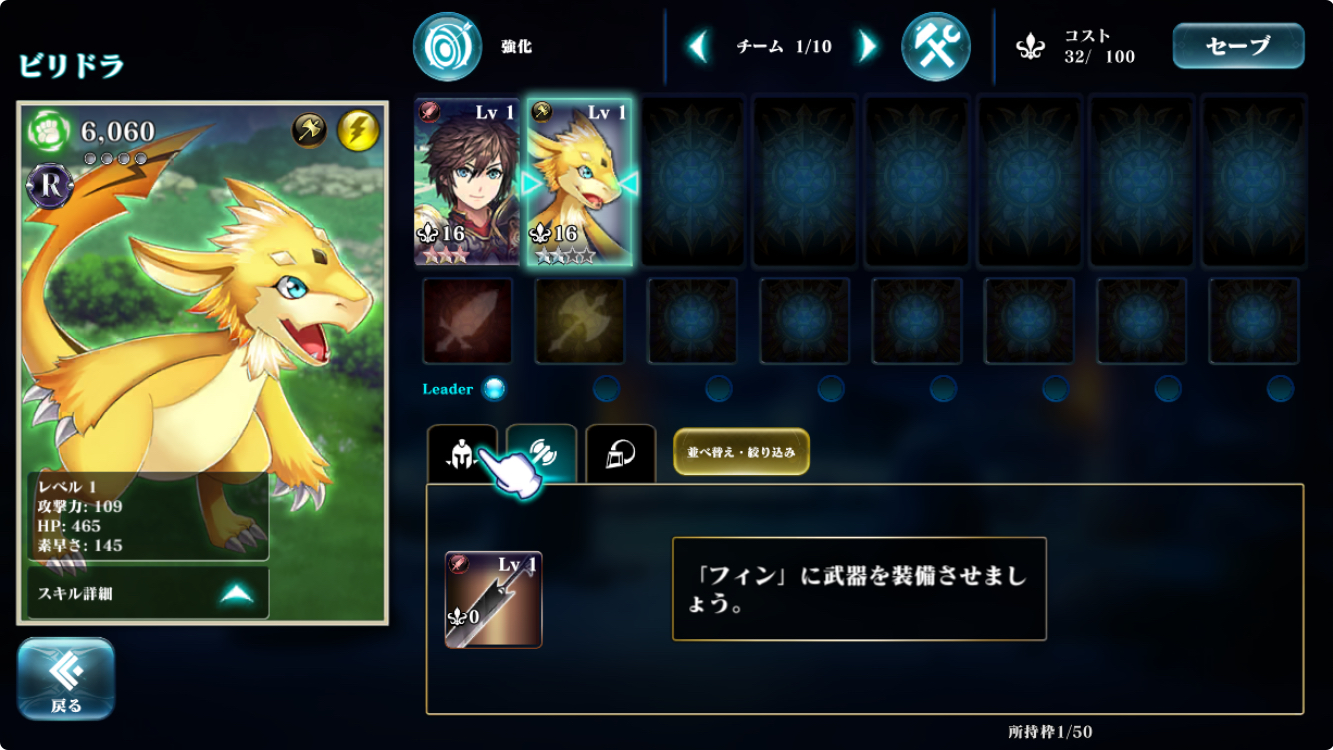Choose the dragon's axe weapon slot
1333x750 pixels.
tap(579, 320)
